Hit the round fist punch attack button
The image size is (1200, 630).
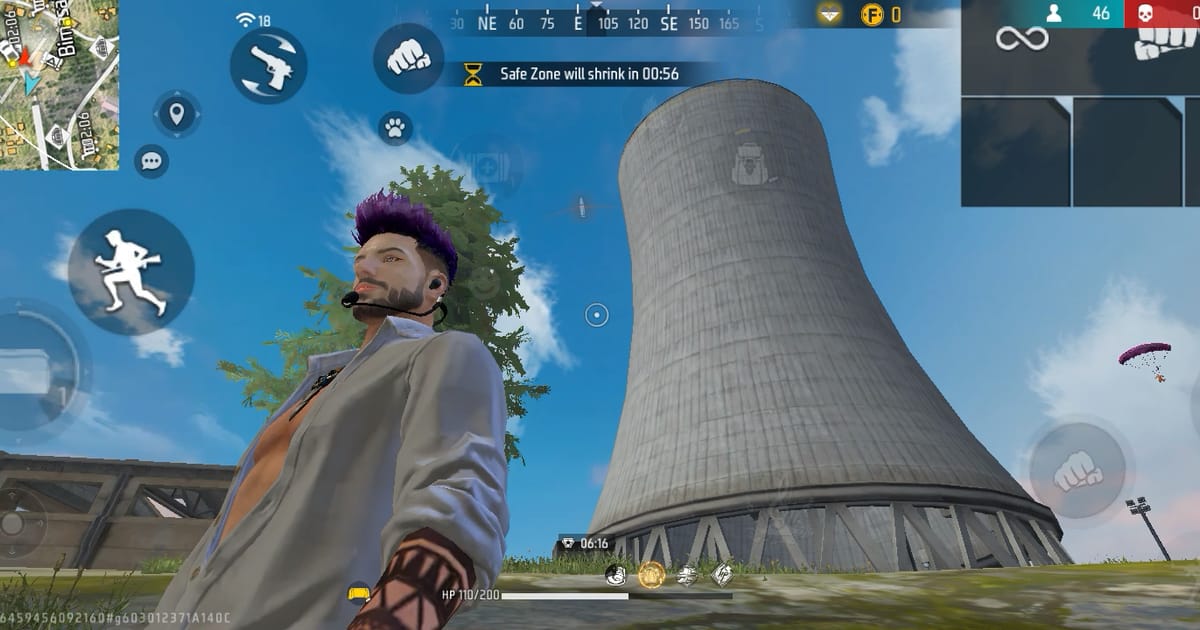[x=1077, y=470]
